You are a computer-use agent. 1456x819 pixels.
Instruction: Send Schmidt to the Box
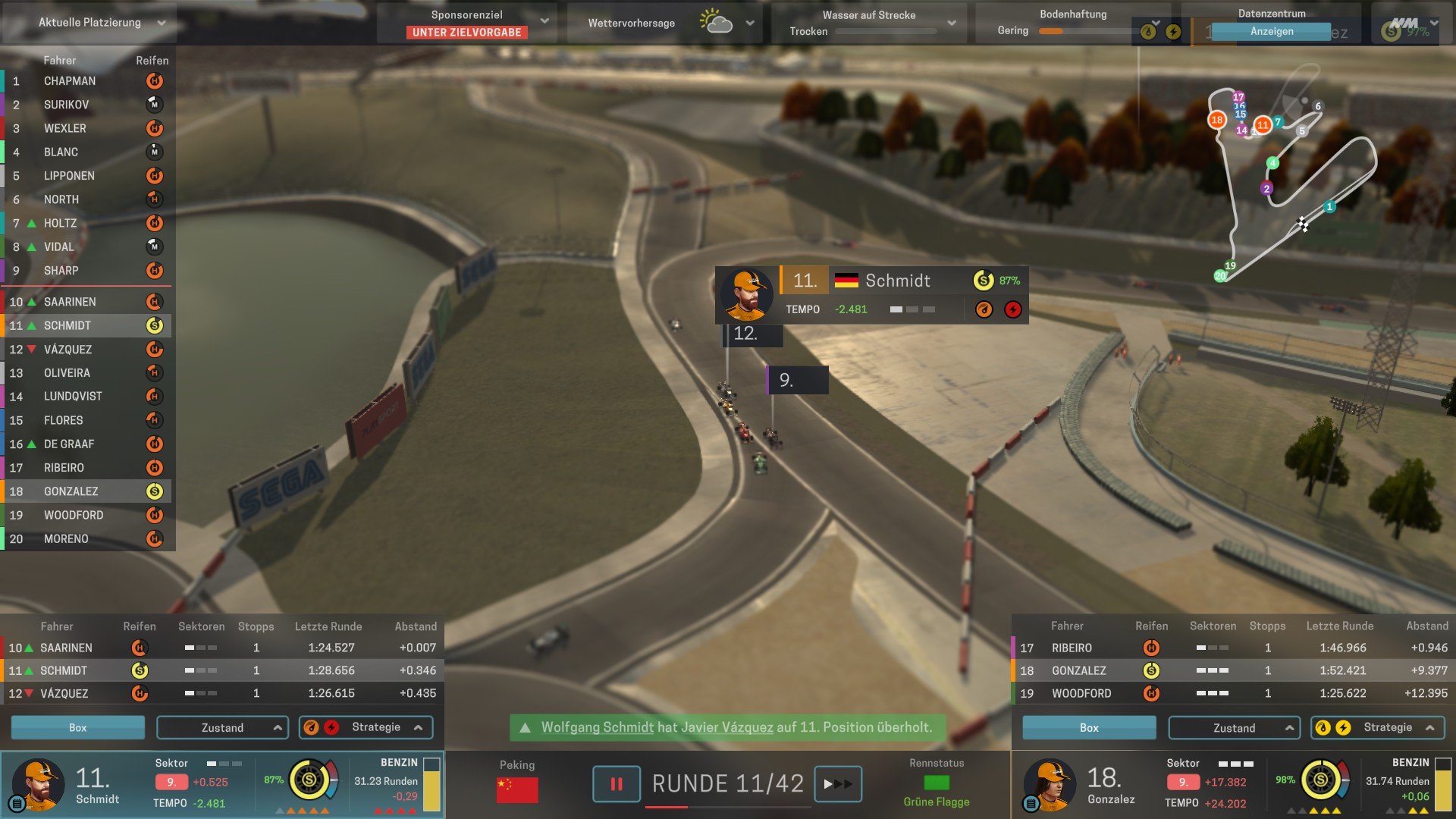(77, 727)
